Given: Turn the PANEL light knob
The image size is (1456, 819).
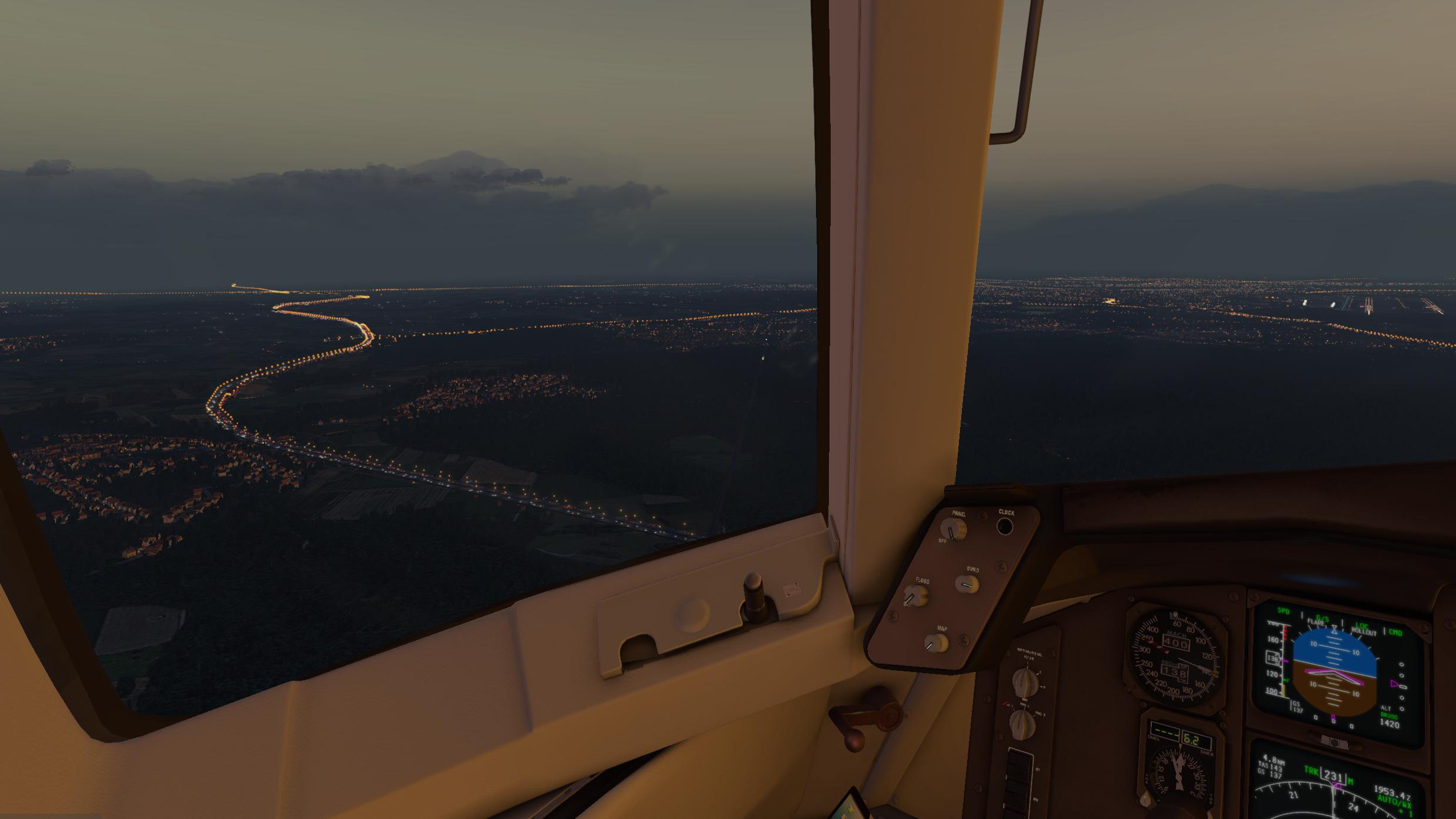Looking at the screenshot, I should point(952,529).
